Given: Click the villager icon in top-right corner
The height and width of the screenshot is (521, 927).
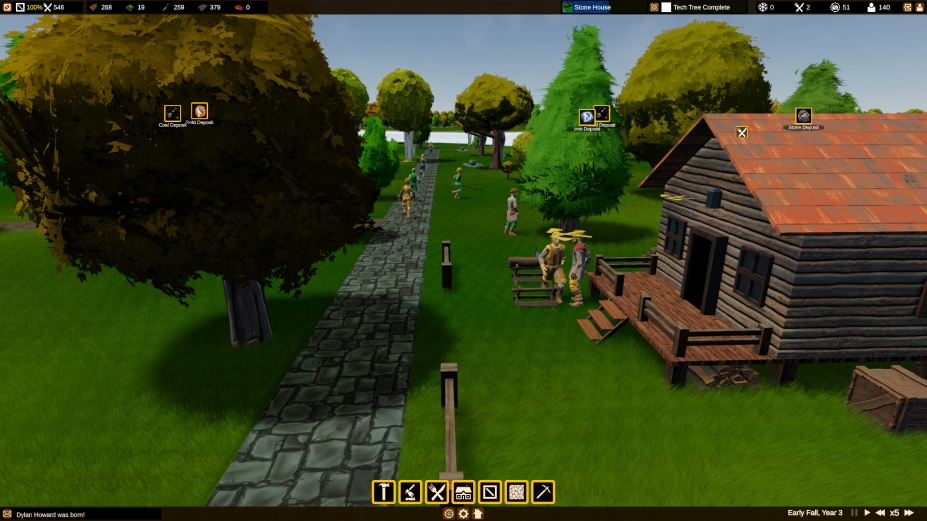Looking at the screenshot, I should pyautogui.click(x=919, y=7).
